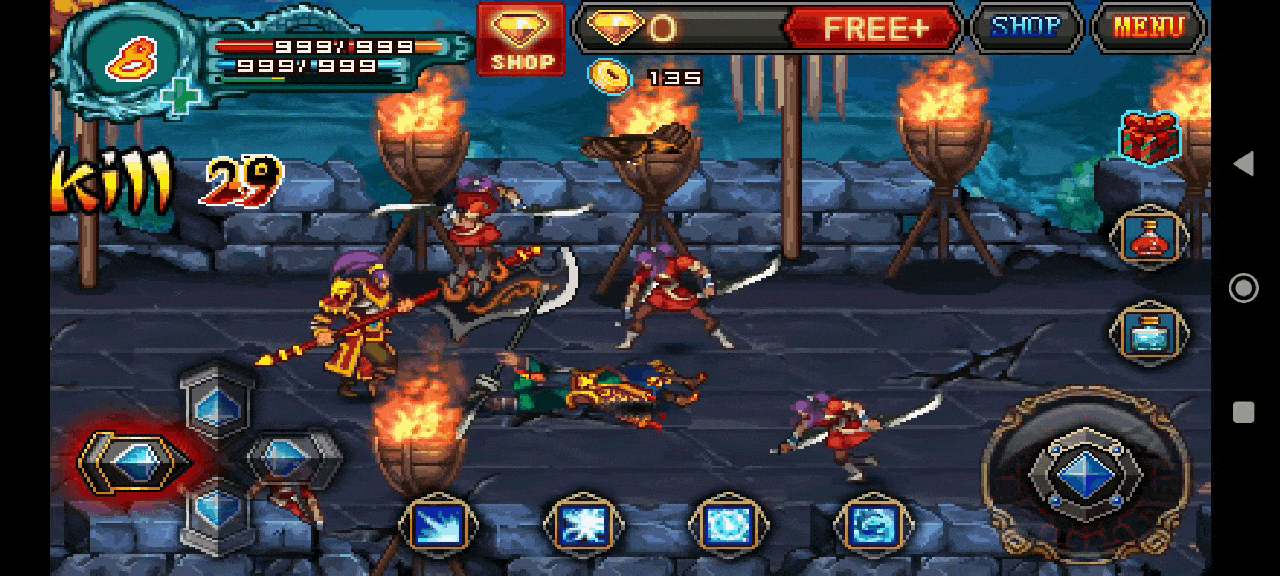Hit the large round attack button
Image resolution: width=1280 pixels, height=576 pixels.
click(x=1086, y=473)
